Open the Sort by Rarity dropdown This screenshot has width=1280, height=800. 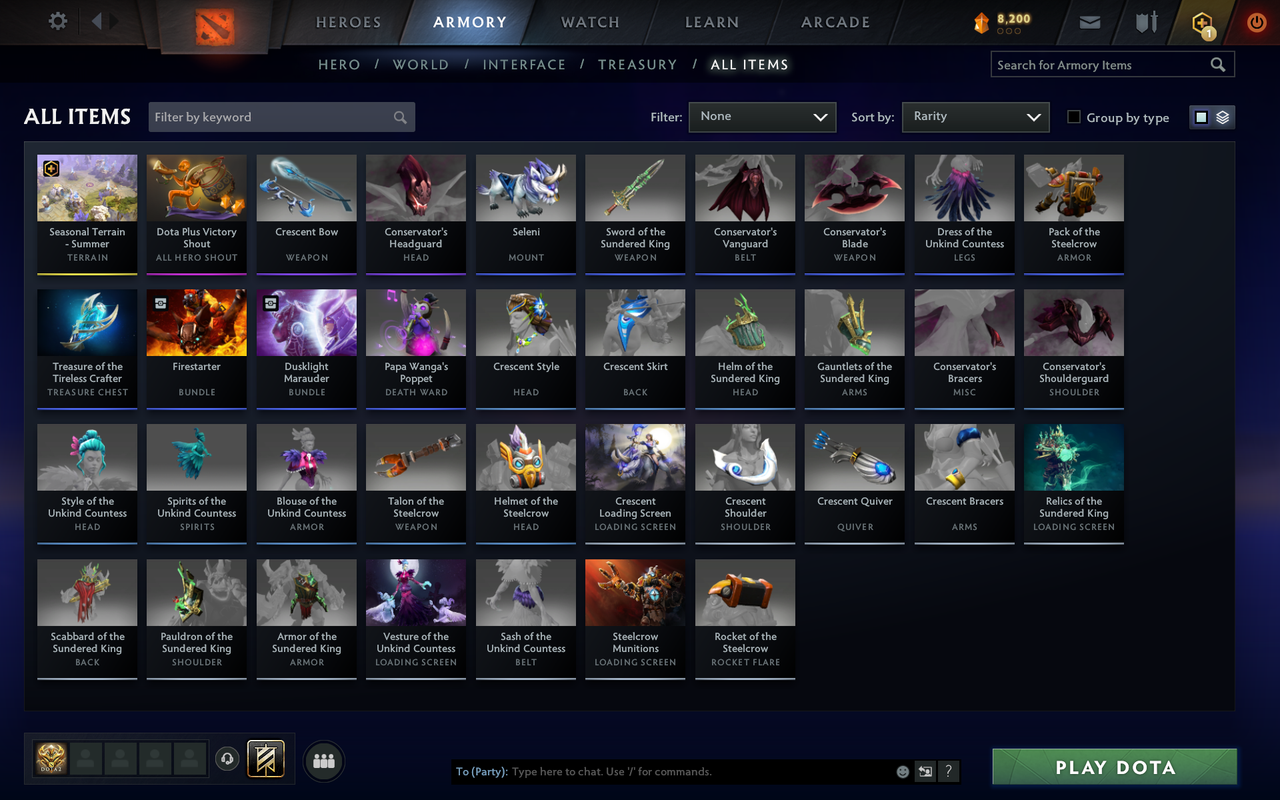pyautogui.click(x=975, y=116)
